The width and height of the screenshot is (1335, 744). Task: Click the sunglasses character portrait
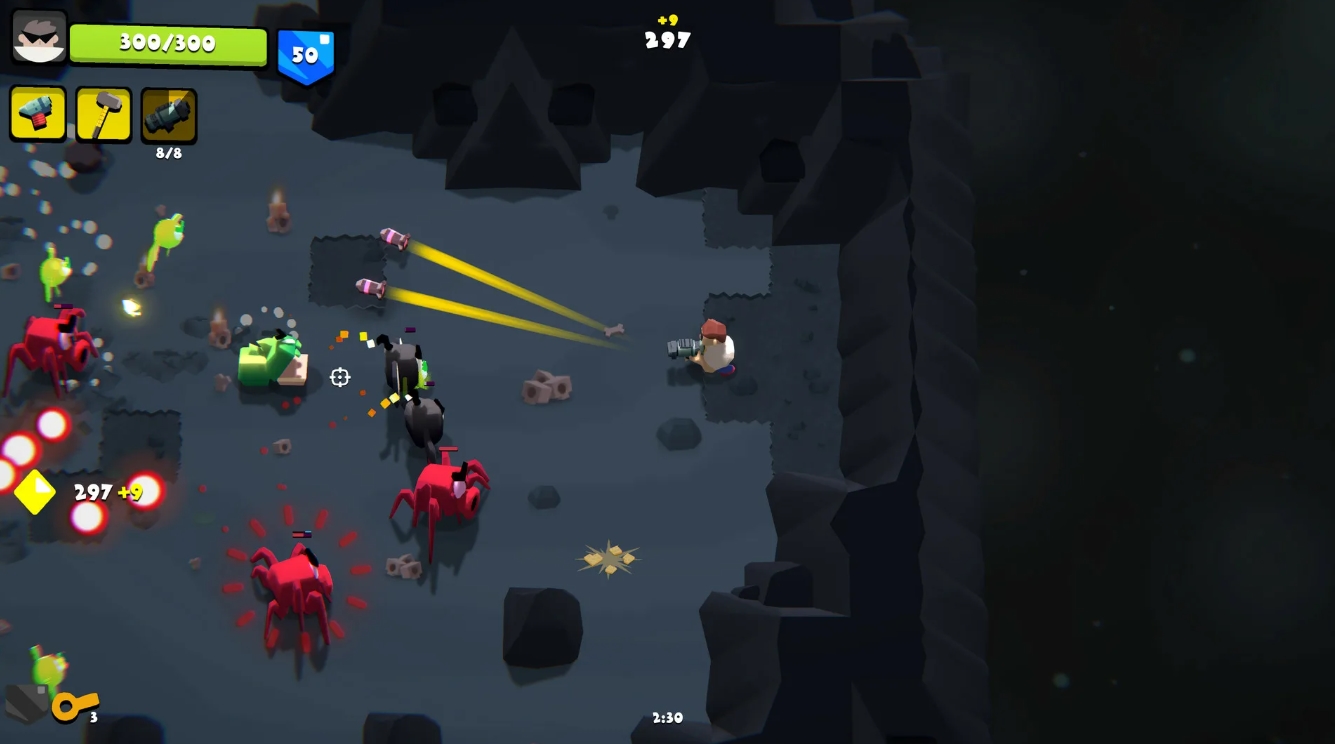pos(39,37)
